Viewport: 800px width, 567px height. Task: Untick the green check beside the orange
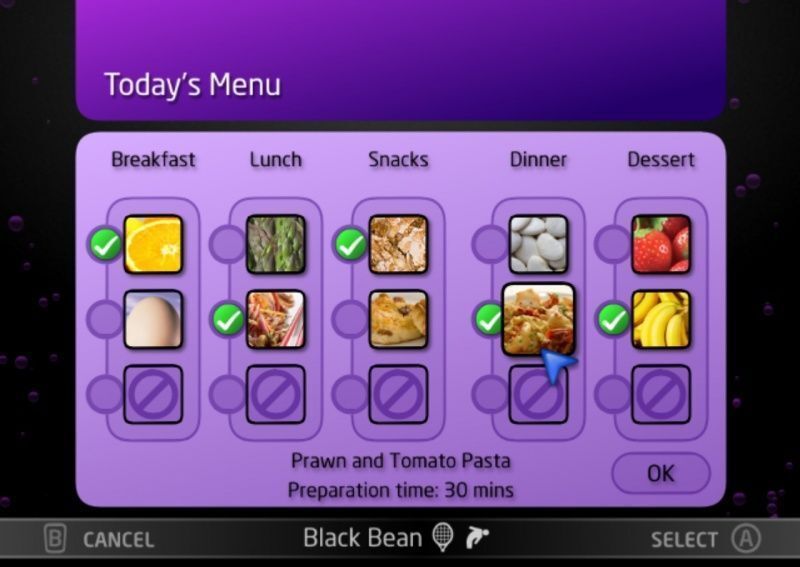click(105, 244)
